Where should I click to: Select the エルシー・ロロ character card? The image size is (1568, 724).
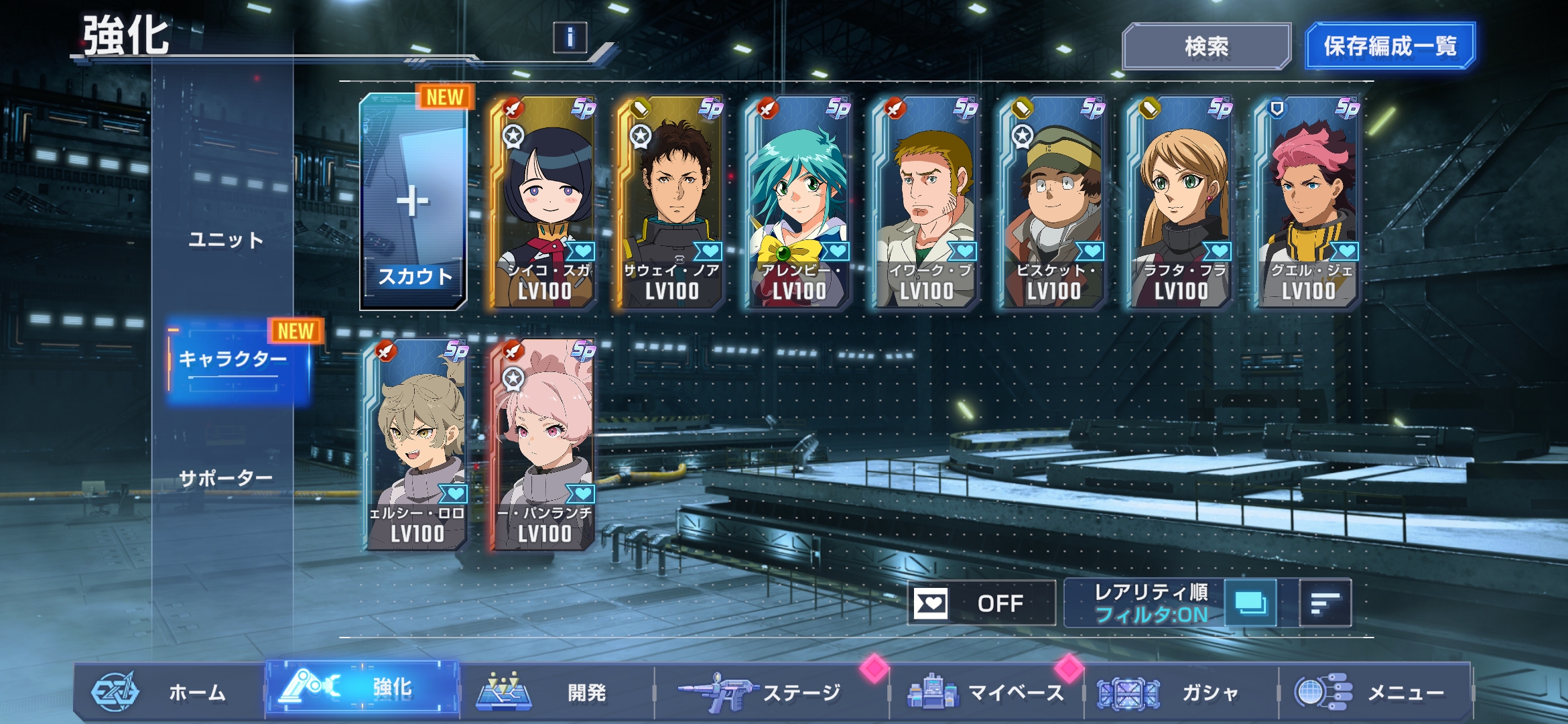pos(416,445)
